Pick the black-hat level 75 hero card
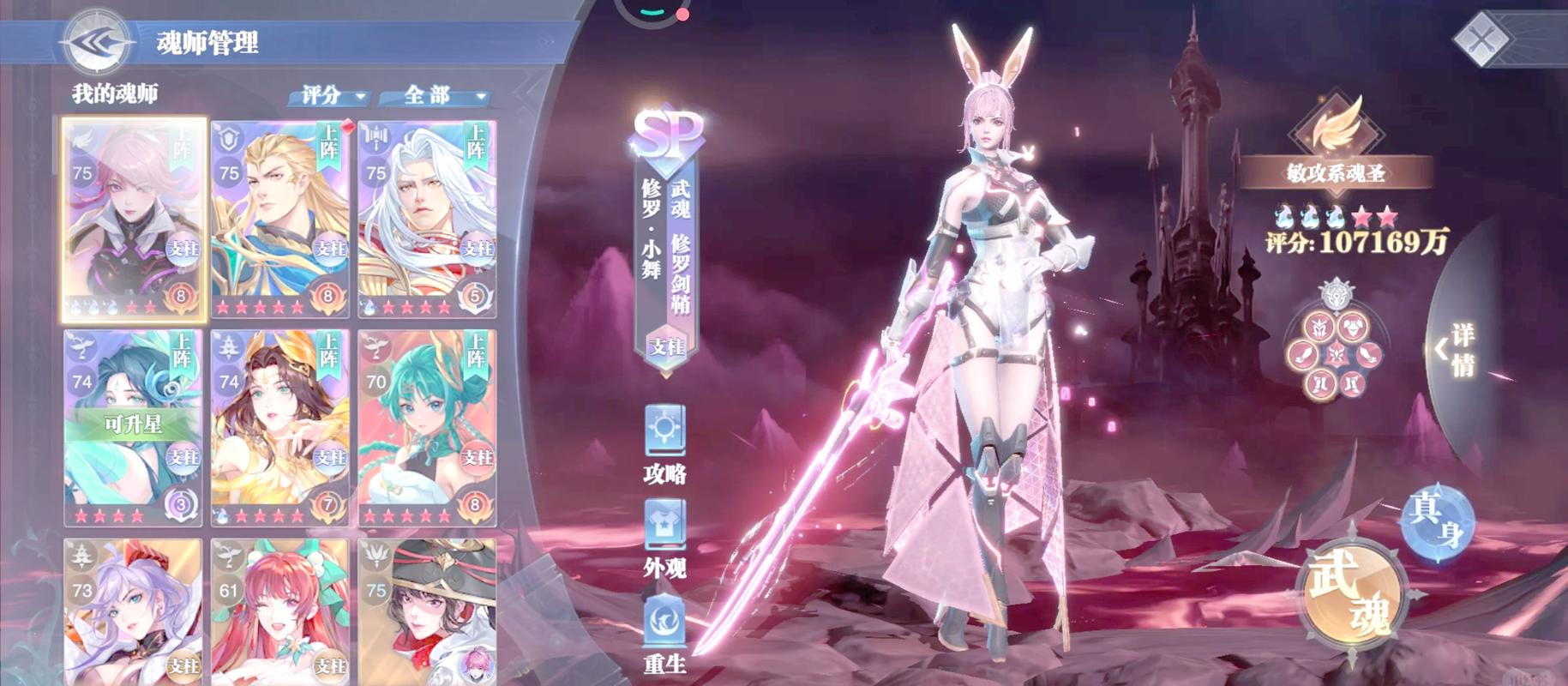 [x=427, y=611]
